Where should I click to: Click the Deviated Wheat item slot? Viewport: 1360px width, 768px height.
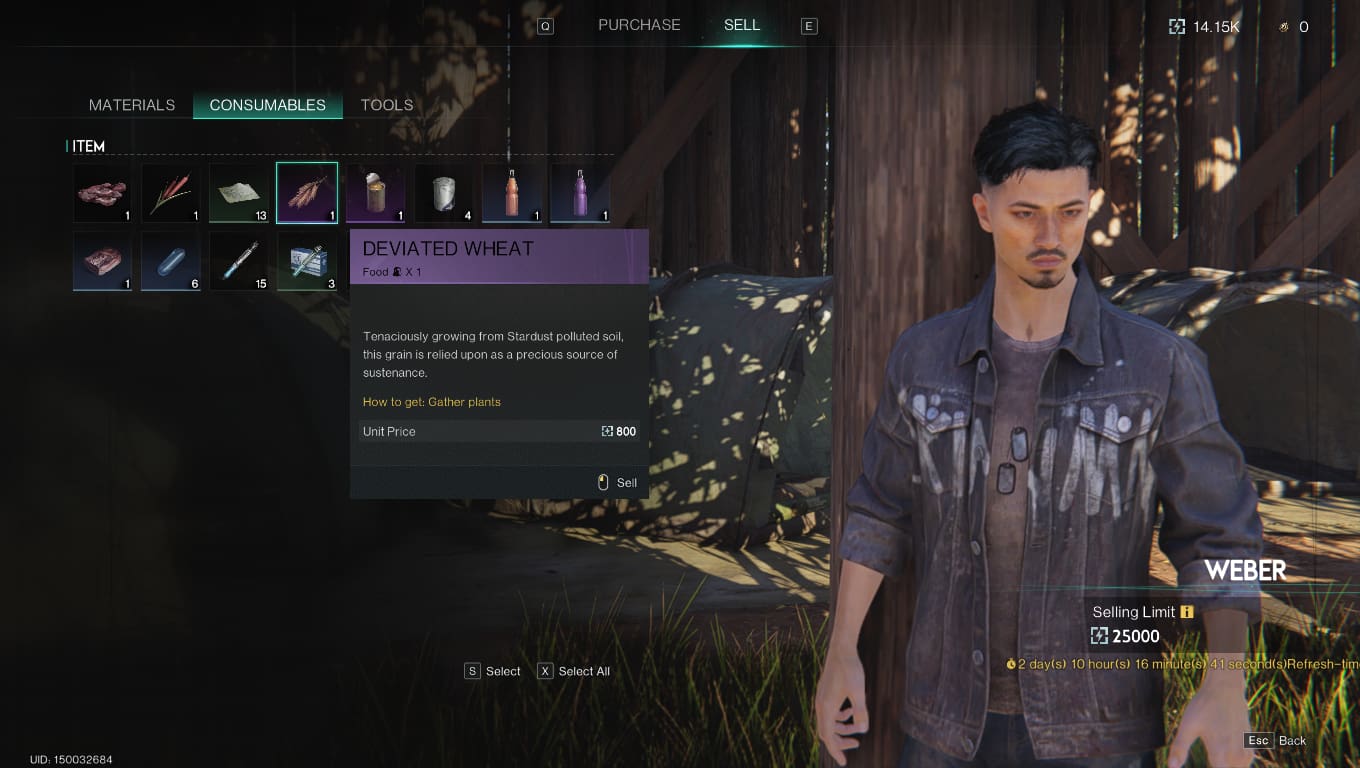pos(307,193)
